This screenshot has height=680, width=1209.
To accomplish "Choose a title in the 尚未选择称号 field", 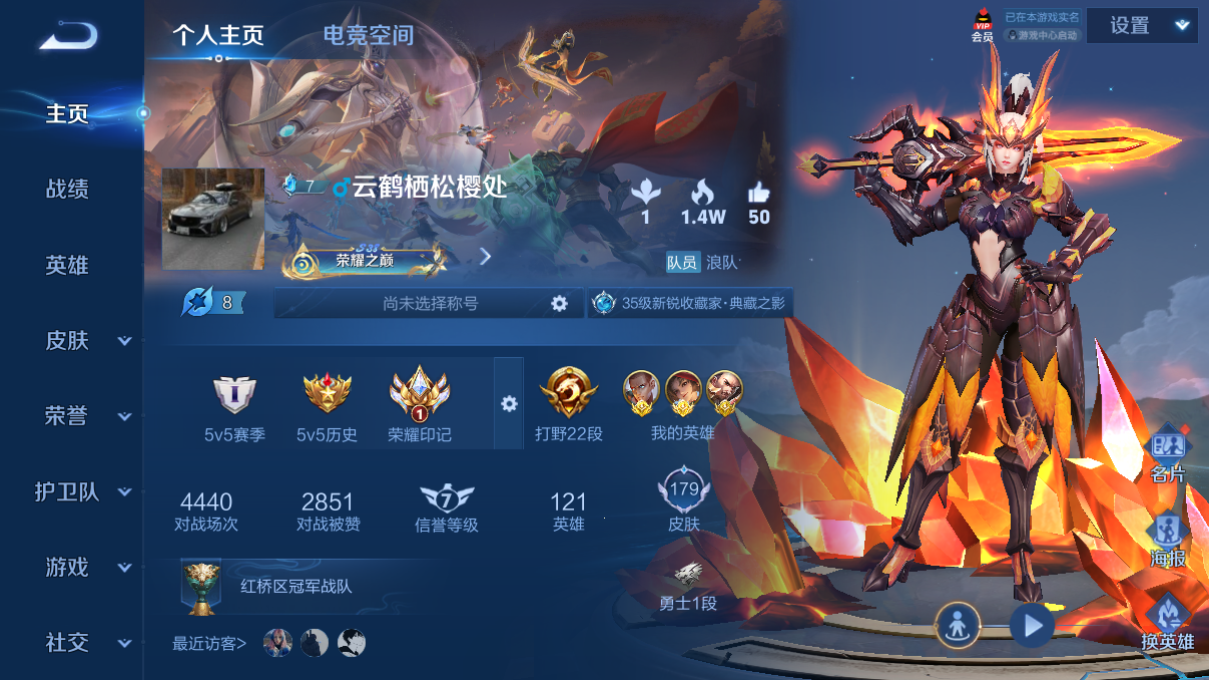I will click(x=430, y=303).
